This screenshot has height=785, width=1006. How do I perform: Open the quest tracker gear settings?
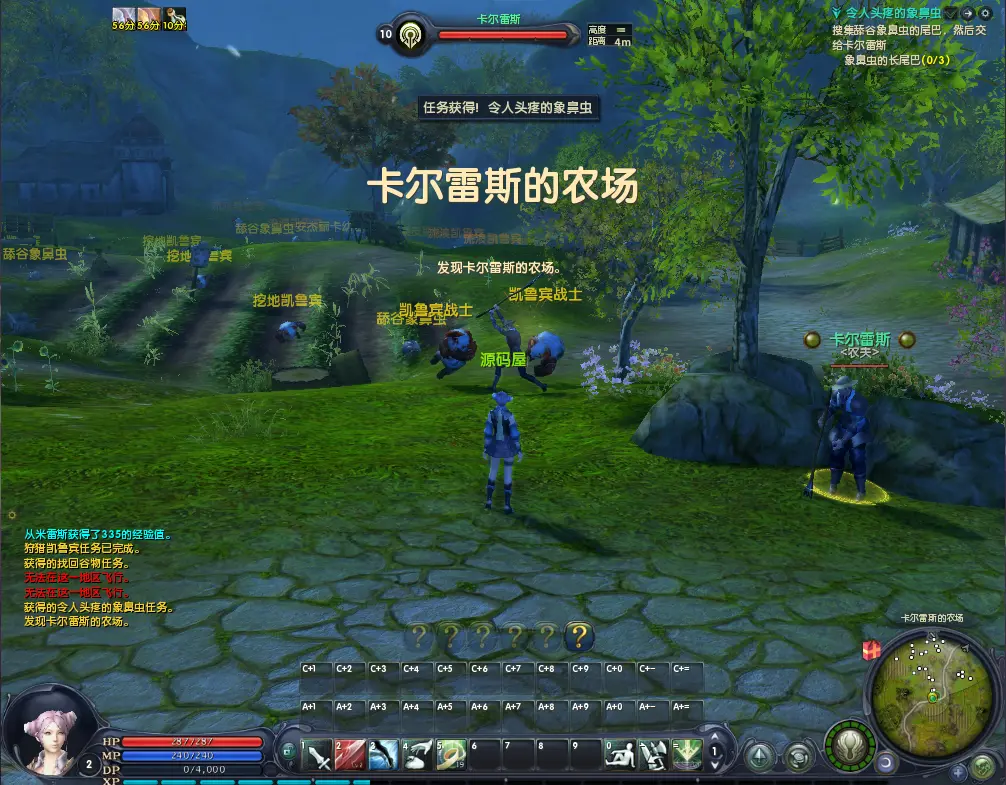click(986, 12)
